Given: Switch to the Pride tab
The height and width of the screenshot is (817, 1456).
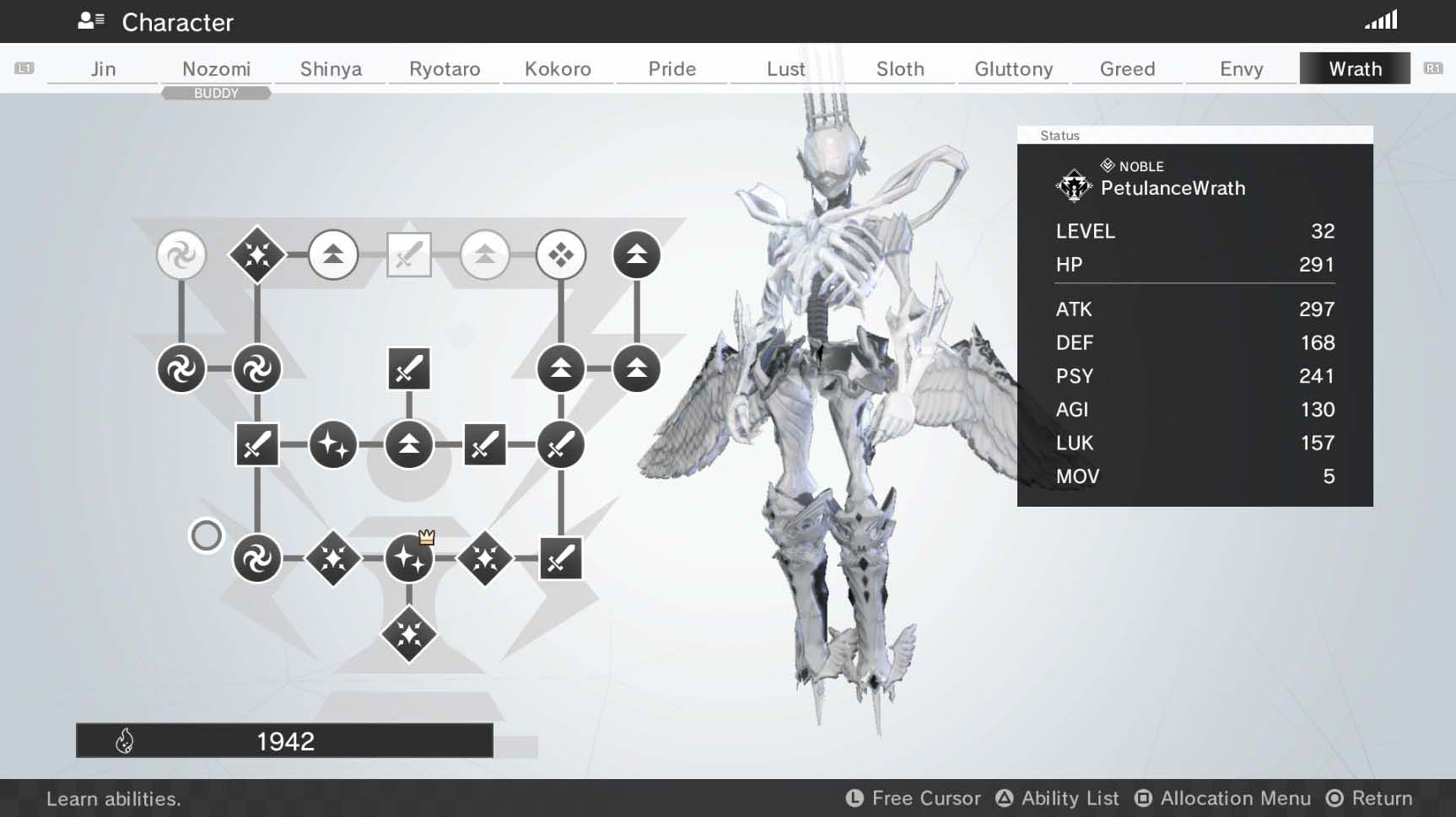Looking at the screenshot, I should (x=671, y=69).
